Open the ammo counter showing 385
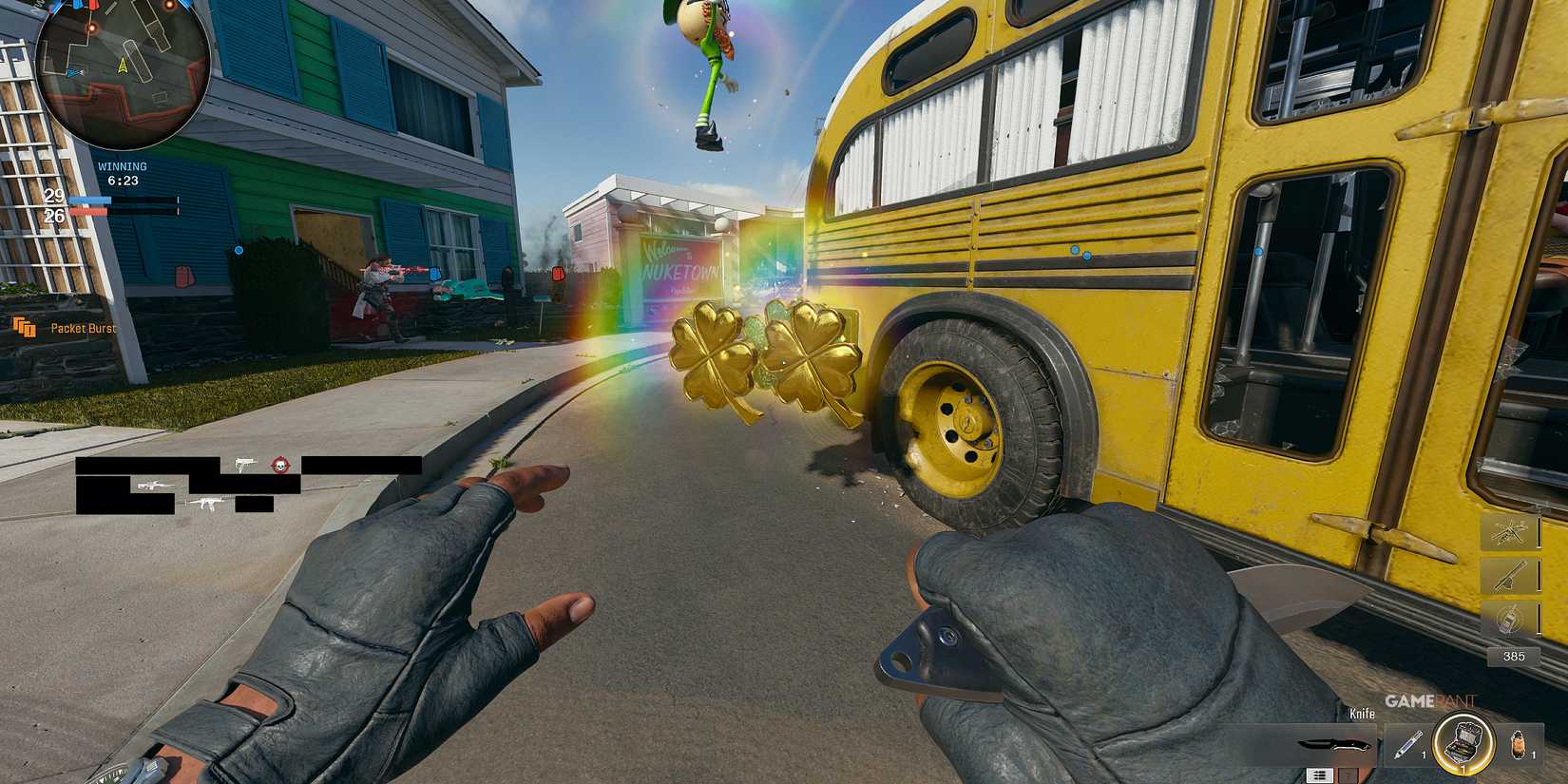Screen dimensions: 1568x784 pos(1515,656)
